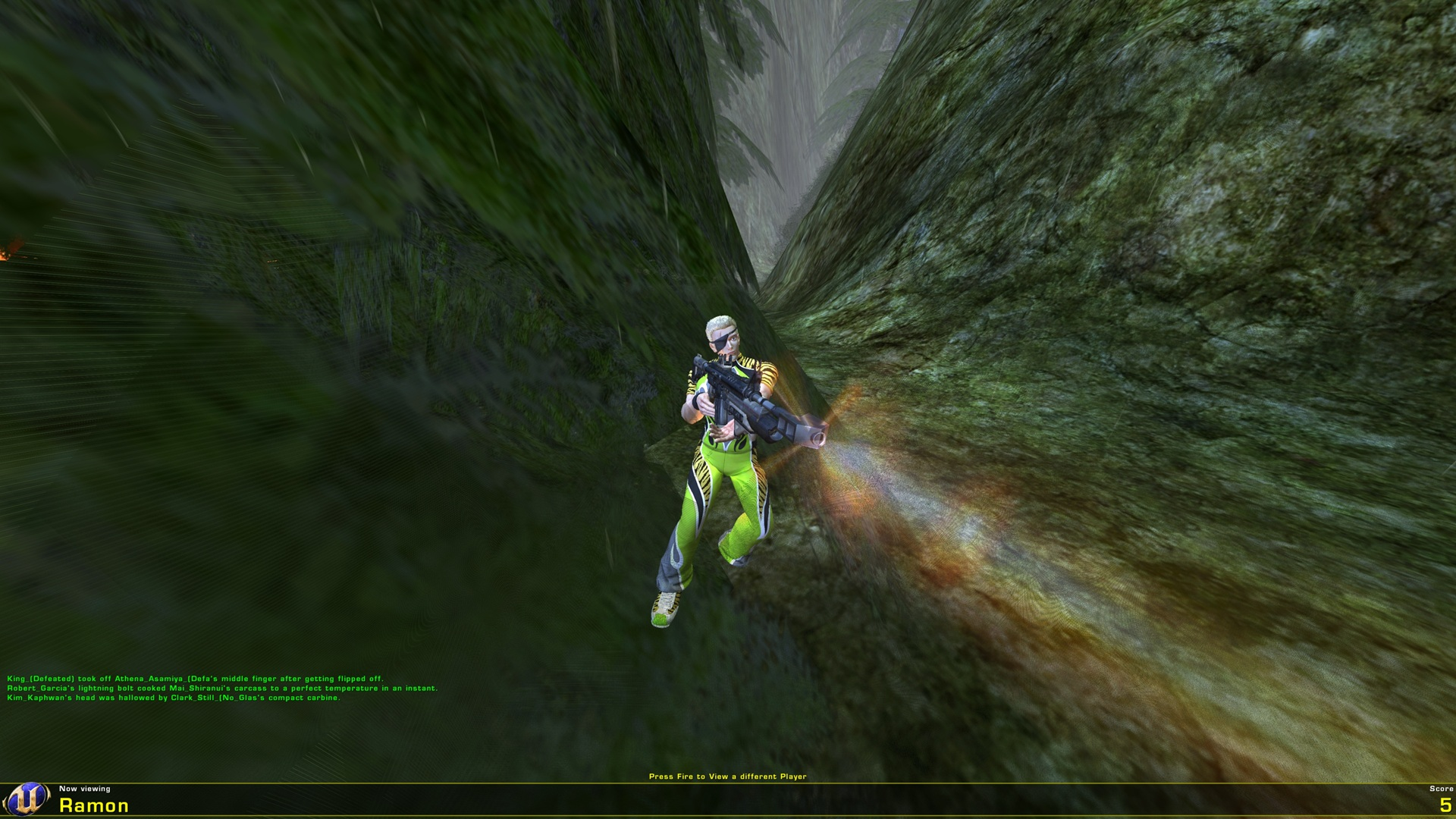Click the Press Fire prompt to switch players
This screenshot has width=1456, height=819.
click(x=728, y=777)
